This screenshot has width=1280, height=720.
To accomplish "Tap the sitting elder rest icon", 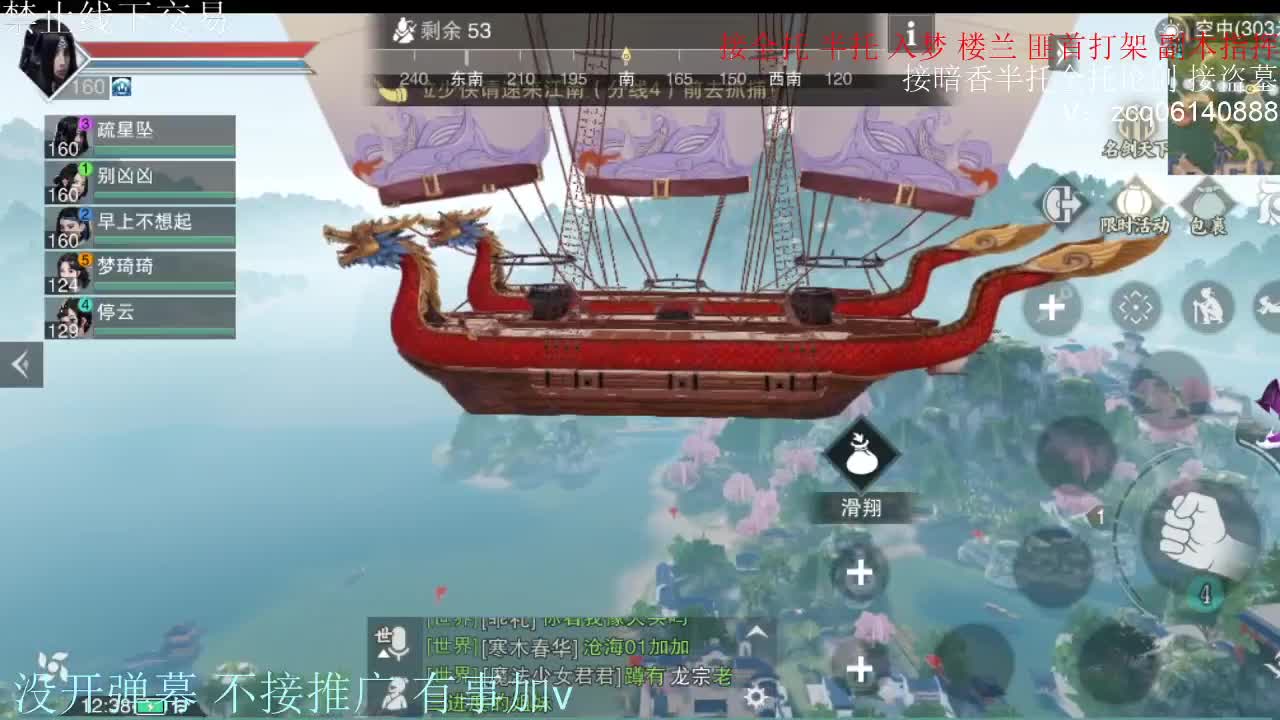I will tap(1208, 305).
